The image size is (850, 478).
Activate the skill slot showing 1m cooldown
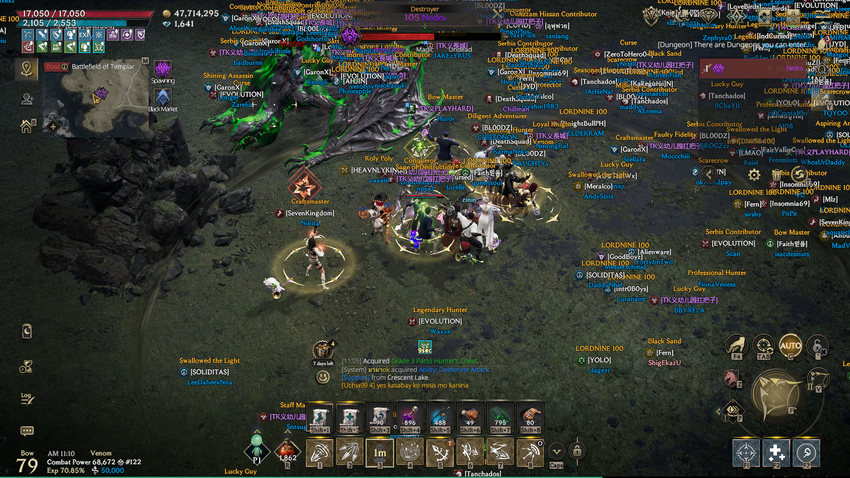(x=379, y=453)
